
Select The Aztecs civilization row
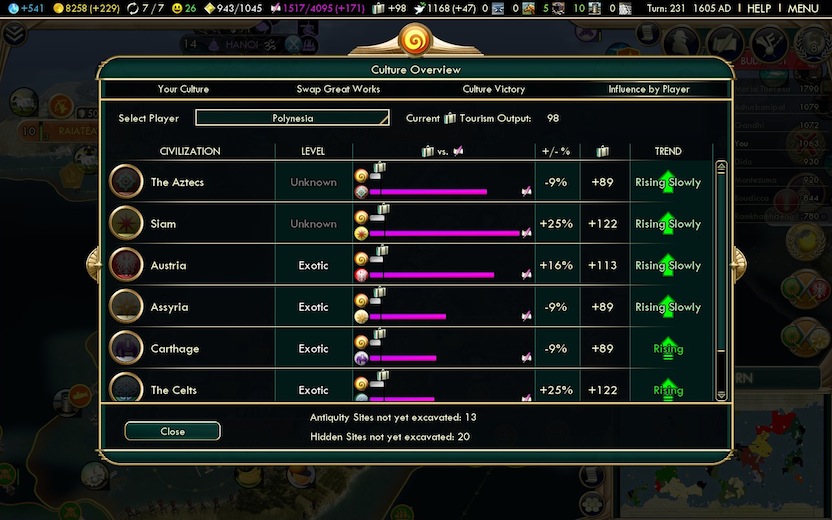(x=174, y=182)
